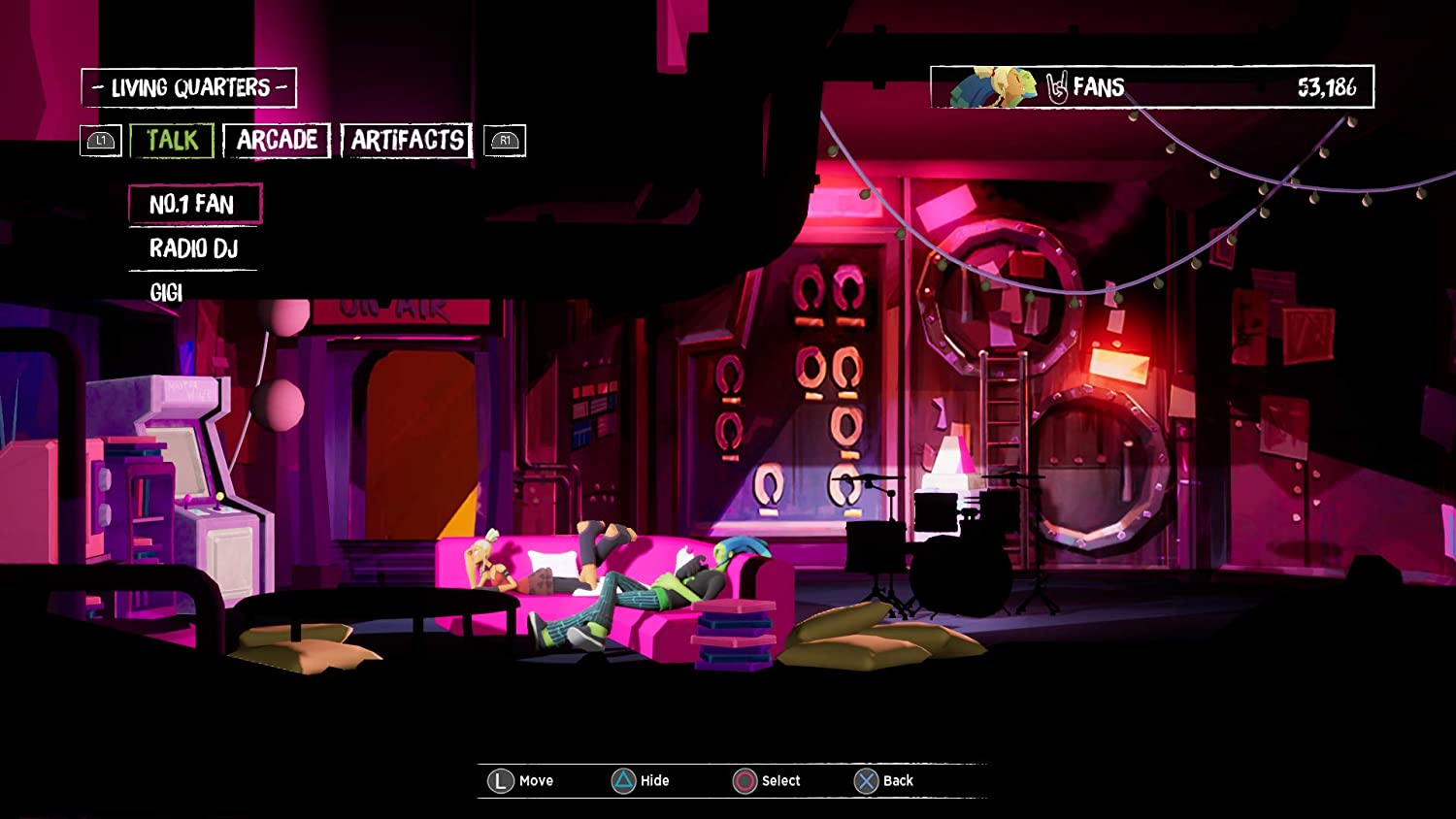Image resolution: width=1456 pixels, height=819 pixels.
Task: Switch to the ARCADE tab
Action: click(277, 140)
